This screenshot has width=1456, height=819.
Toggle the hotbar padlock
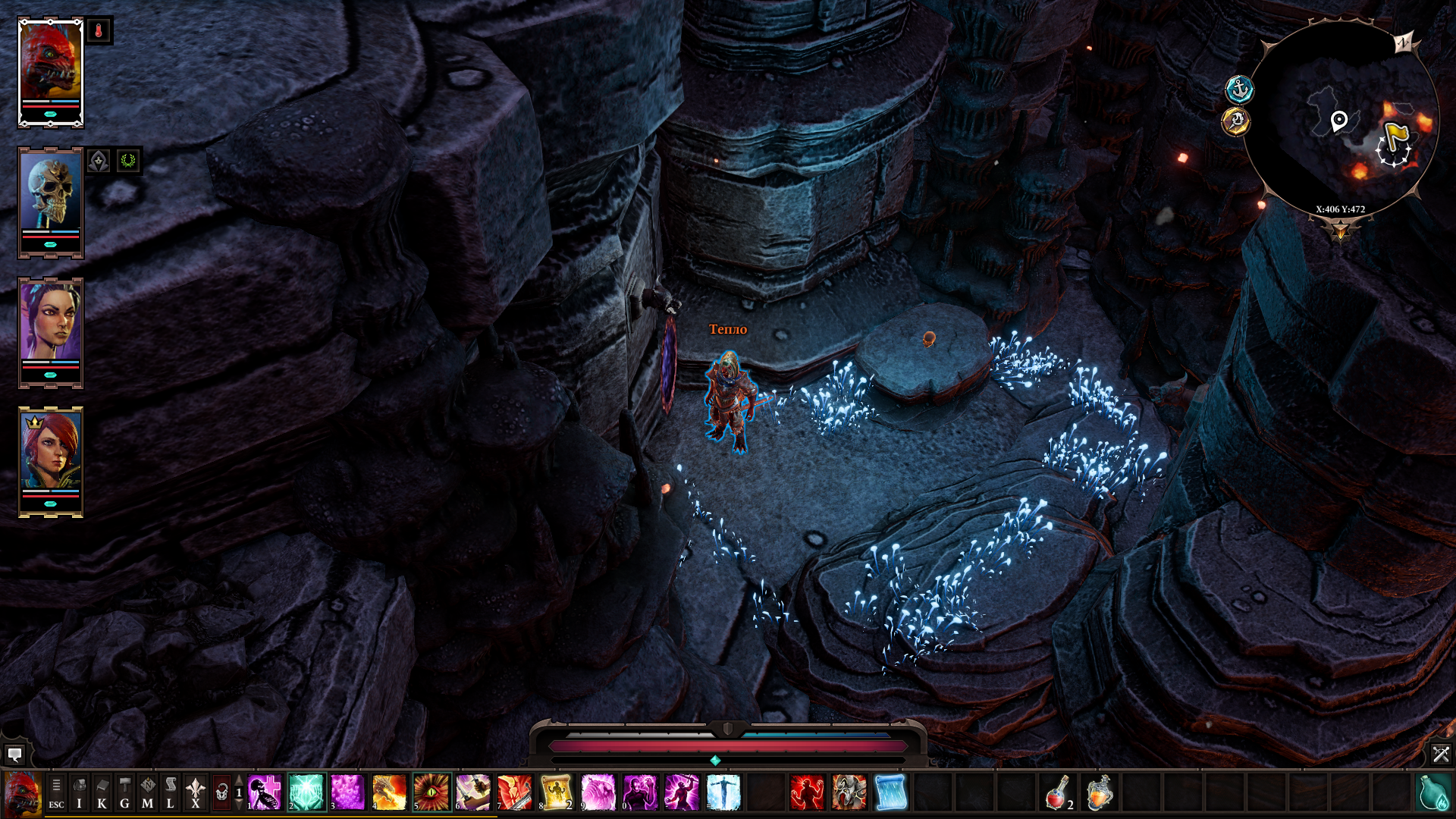221,793
